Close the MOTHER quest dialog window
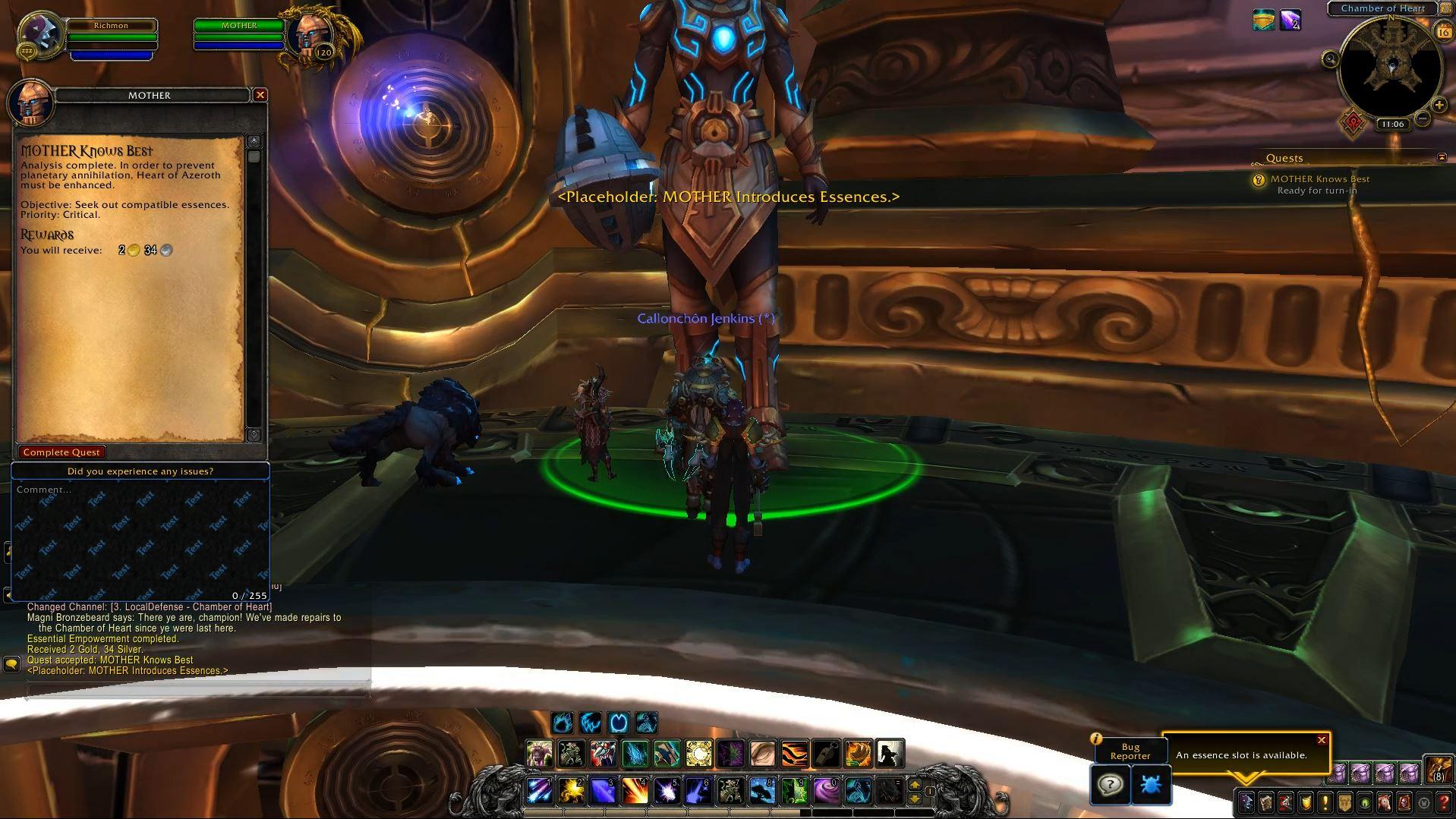Image resolution: width=1456 pixels, height=819 pixels. coord(260,95)
